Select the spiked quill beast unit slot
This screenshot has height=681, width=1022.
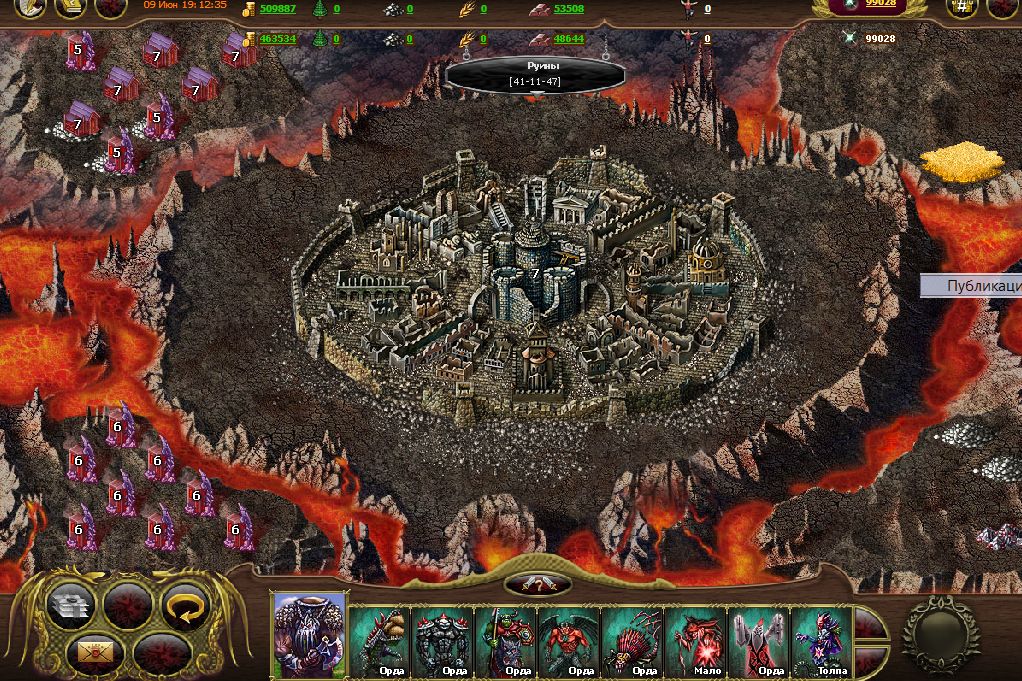(x=632, y=638)
